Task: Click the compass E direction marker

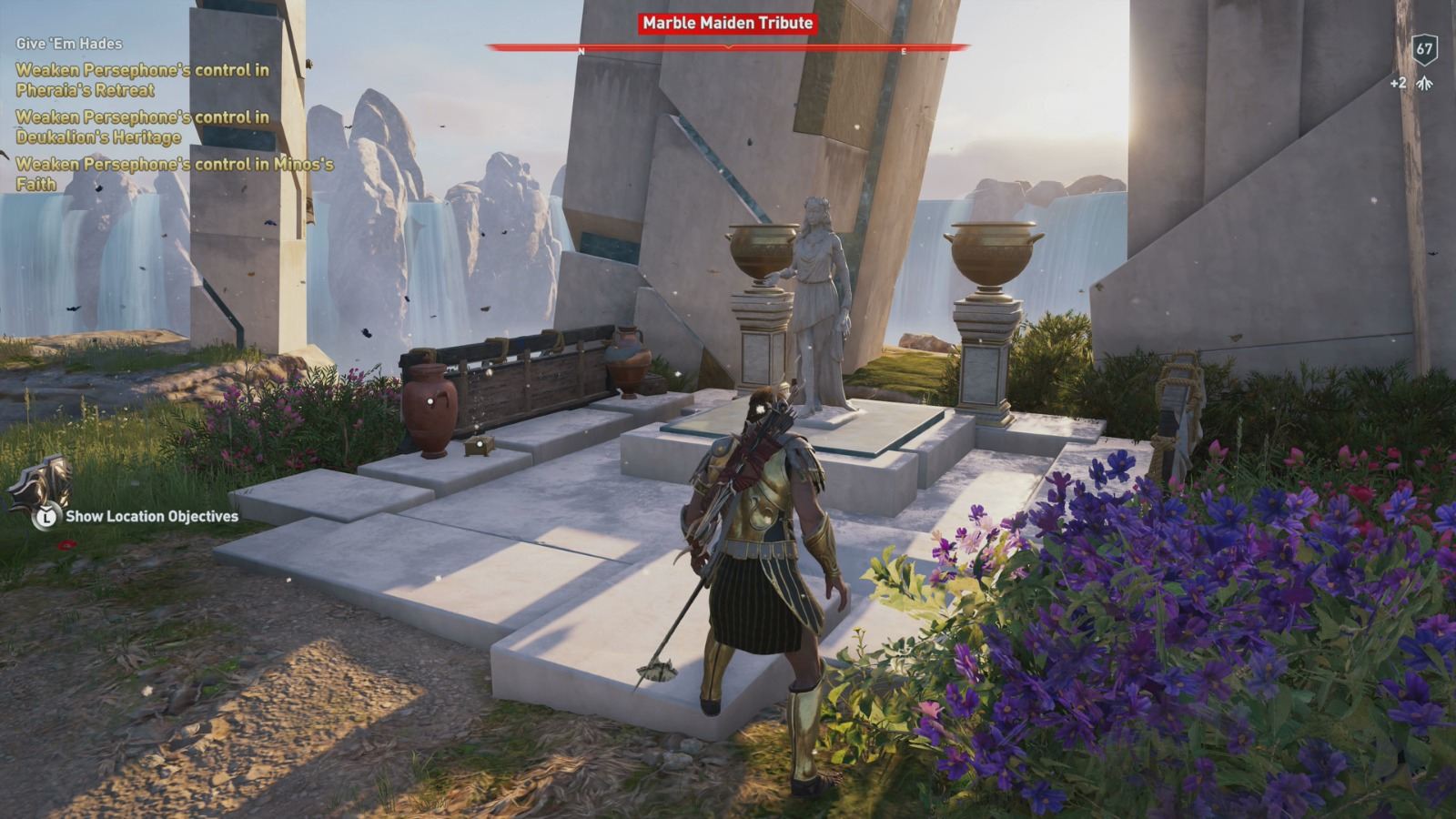Action: click(x=902, y=52)
